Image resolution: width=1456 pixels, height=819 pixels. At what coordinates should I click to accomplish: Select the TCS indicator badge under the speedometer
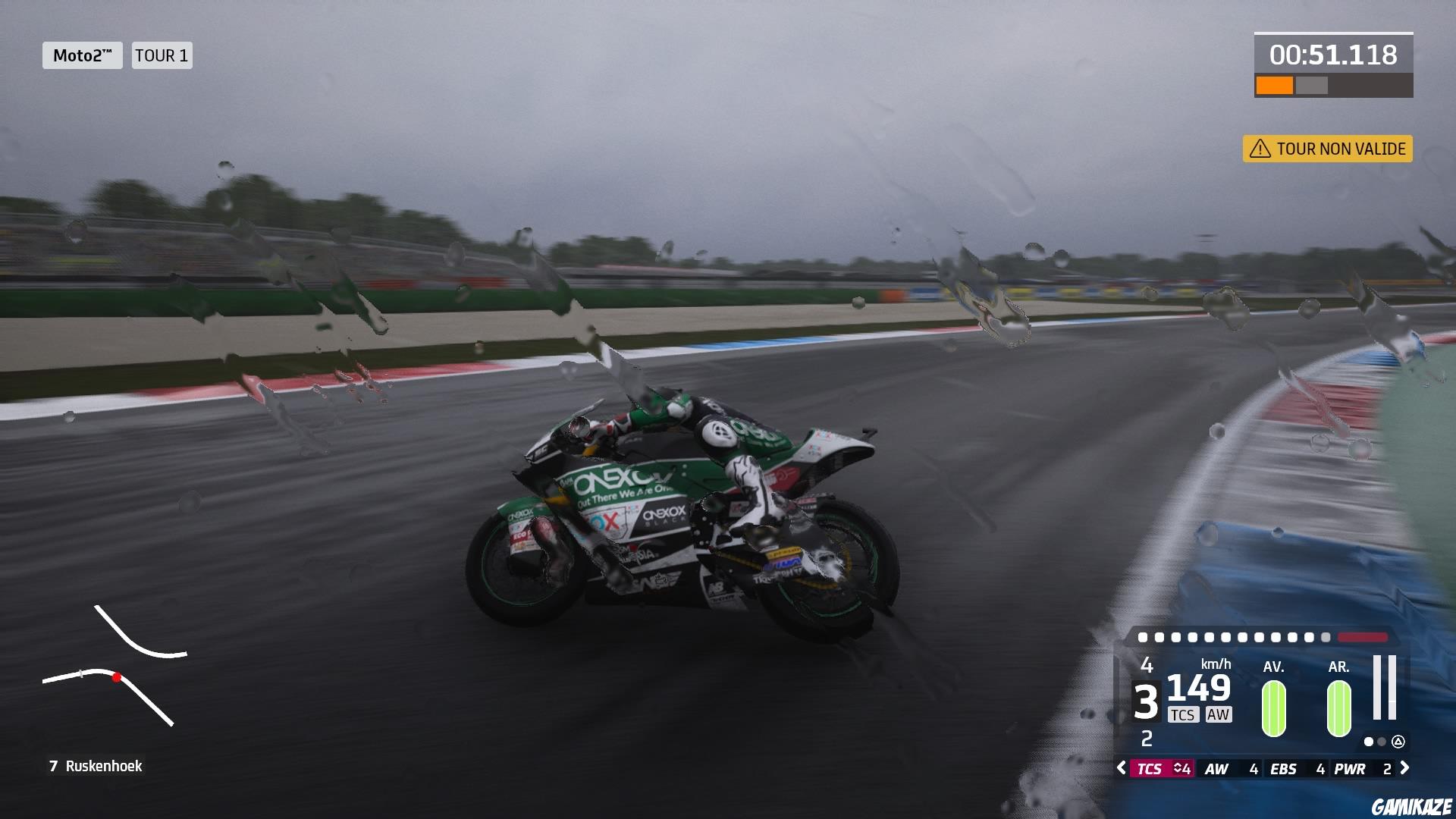1183,714
